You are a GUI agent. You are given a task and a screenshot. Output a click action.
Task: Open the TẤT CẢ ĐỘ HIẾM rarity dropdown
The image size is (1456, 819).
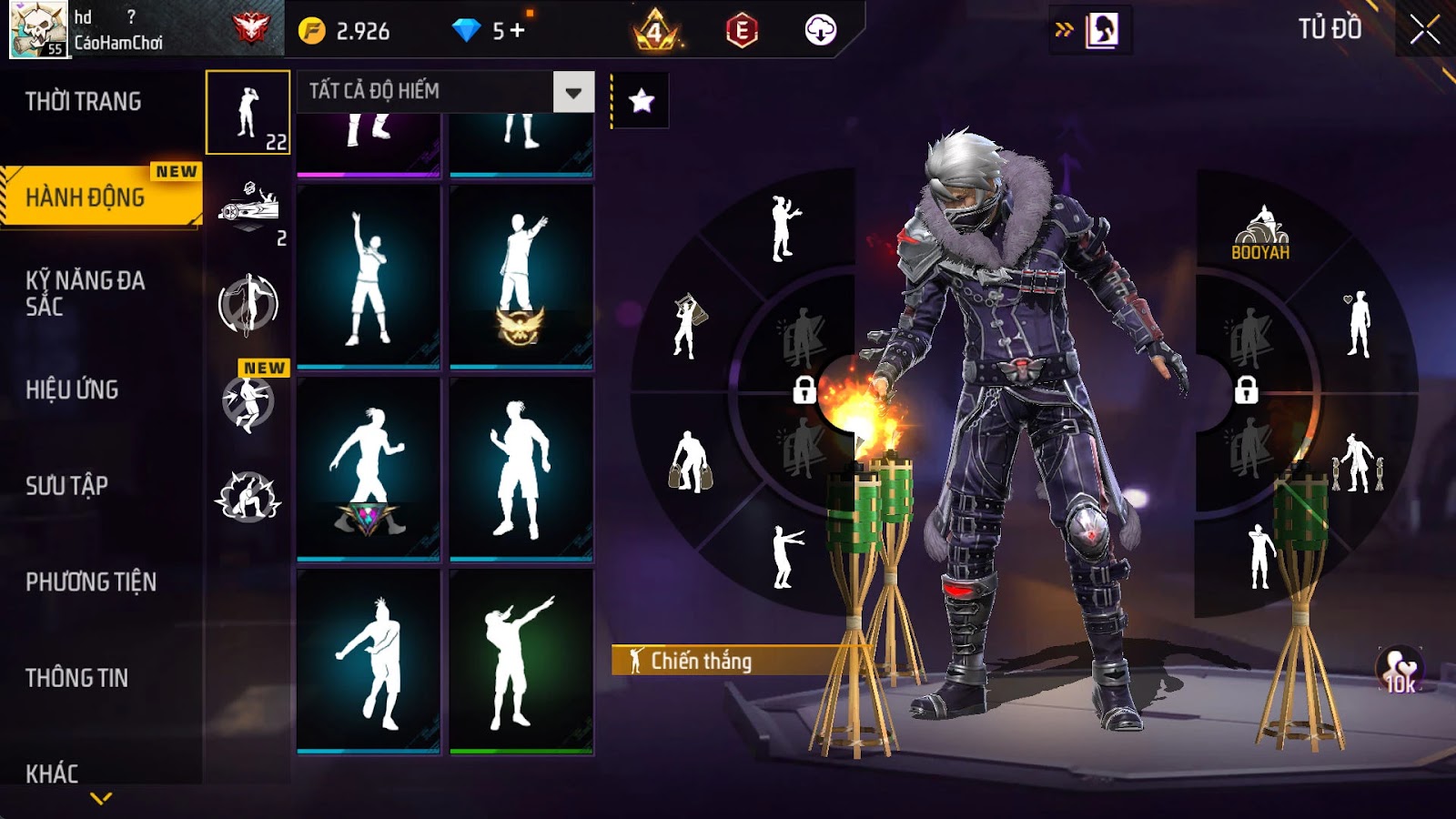point(573,92)
